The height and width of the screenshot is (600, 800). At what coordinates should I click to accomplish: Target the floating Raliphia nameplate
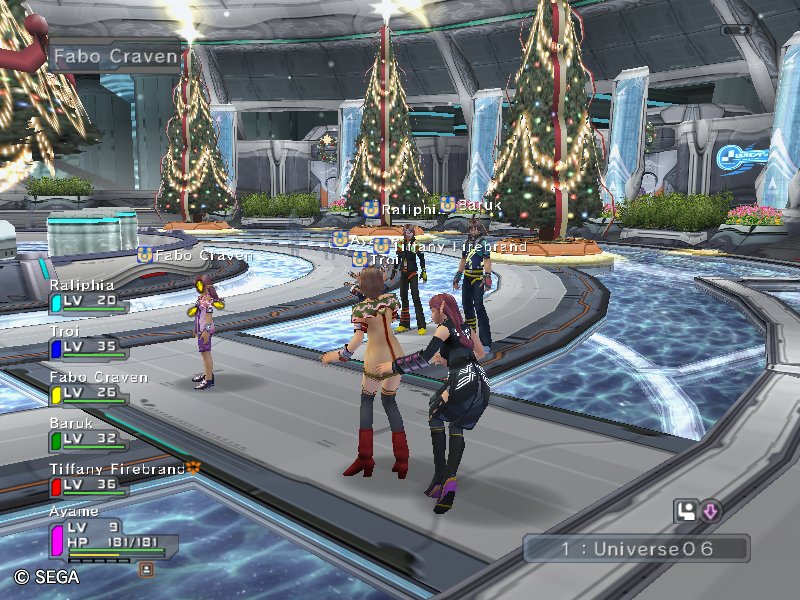coord(400,209)
